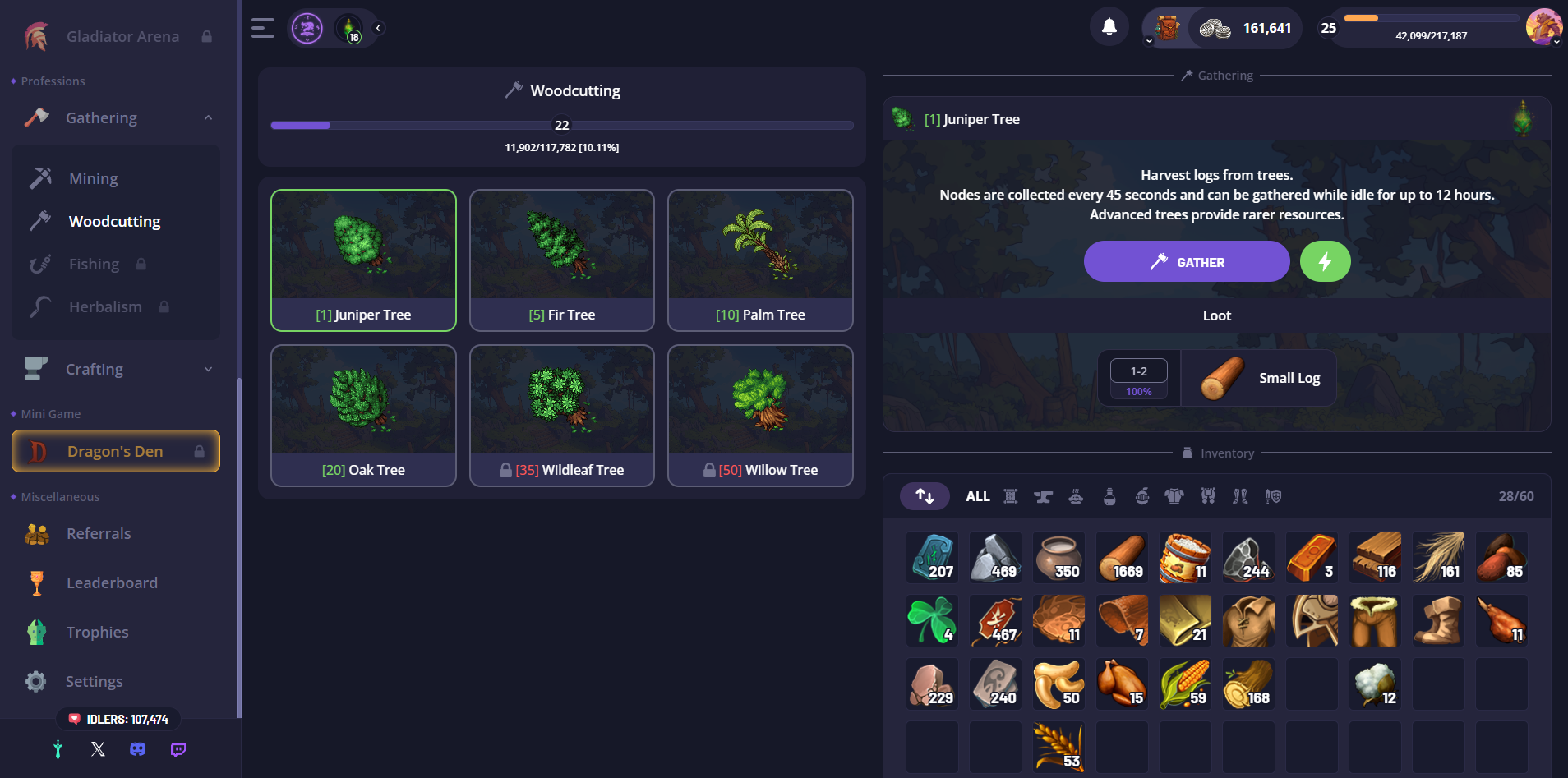Open the X social link
This screenshot has width=1568, height=778.
[x=98, y=749]
